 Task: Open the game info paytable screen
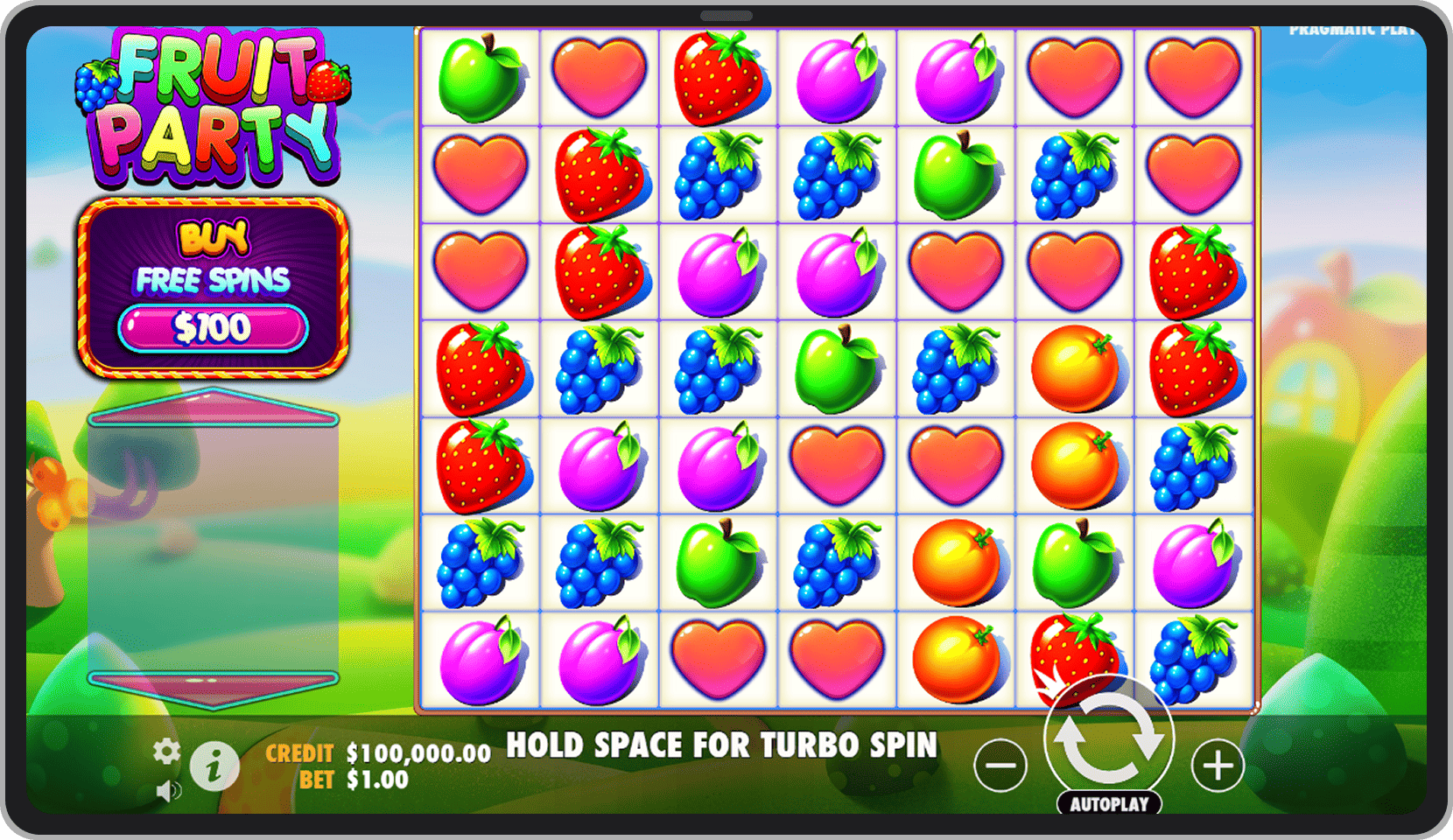pyautogui.click(x=214, y=766)
